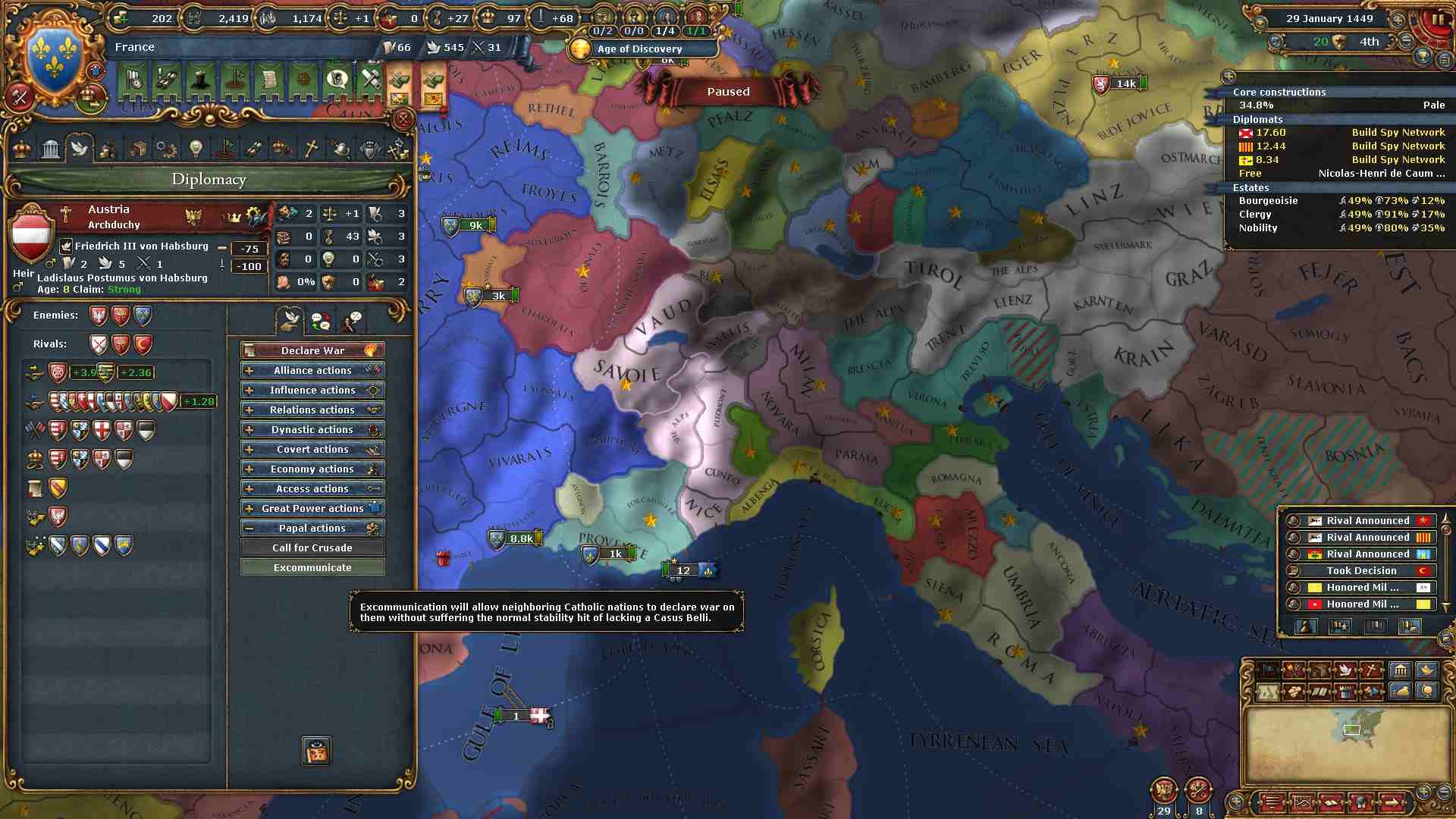Viewport: 1456px width, 819px height.
Task: Collapse the Papal actions list
Action: pyautogui.click(x=312, y=528)
